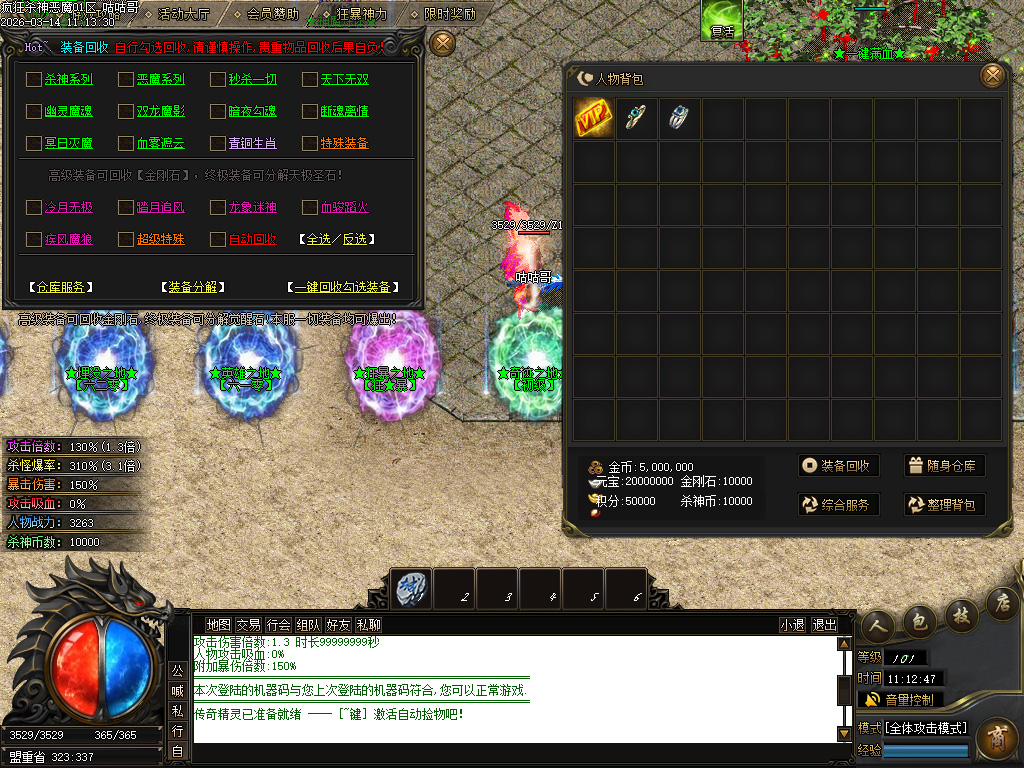Activate the 复活 revive icon

721,21
